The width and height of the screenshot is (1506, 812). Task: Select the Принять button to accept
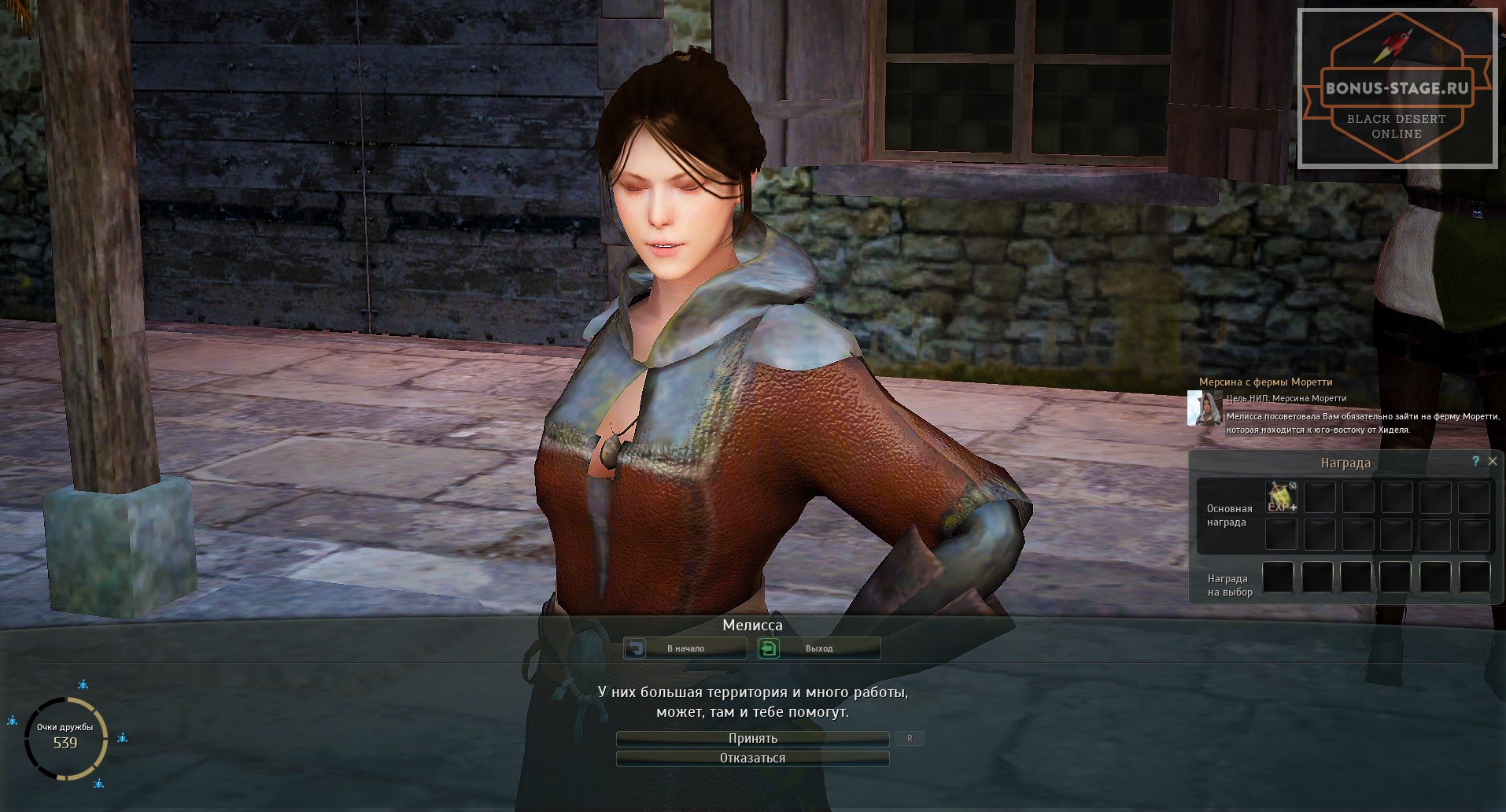753,738
